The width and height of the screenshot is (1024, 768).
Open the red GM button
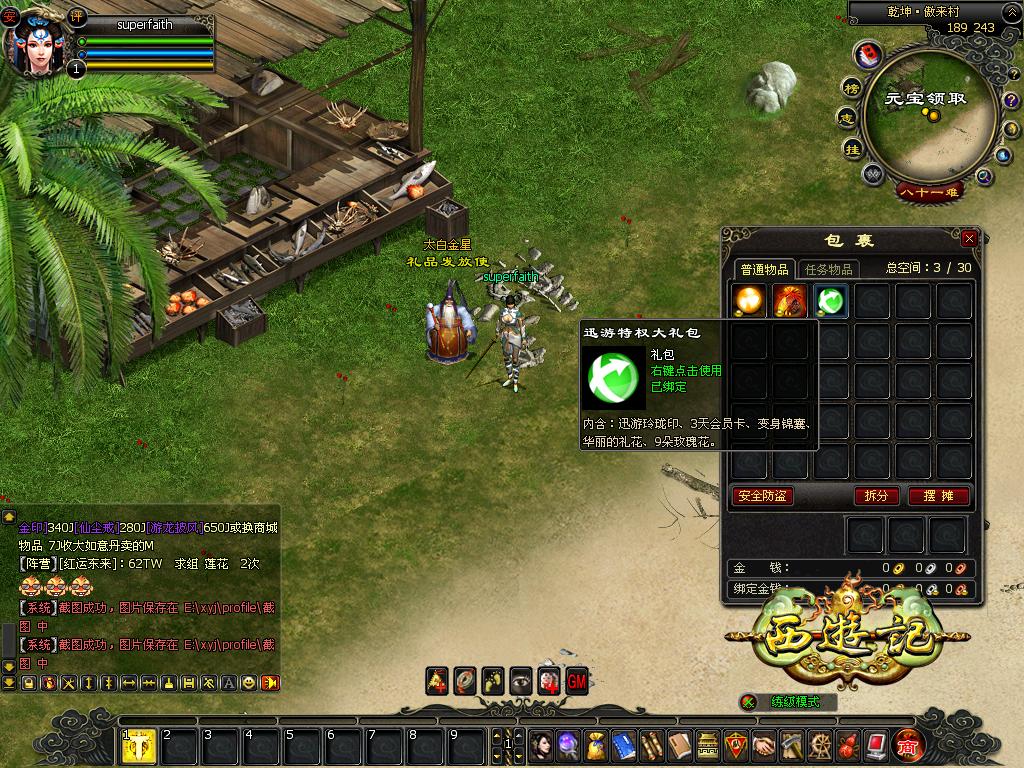(x=577, y=681)
